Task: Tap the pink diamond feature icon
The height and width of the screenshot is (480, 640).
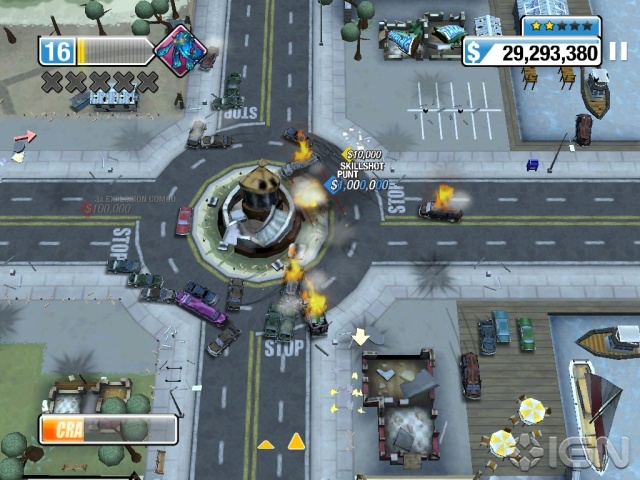Action: pos(180,49)
